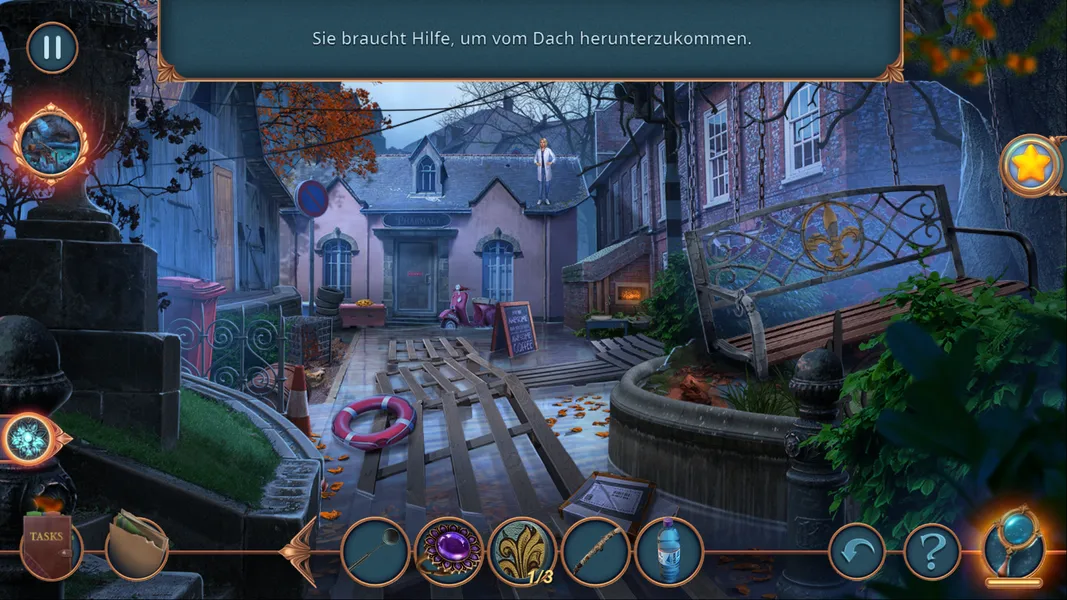The height and width of the screenshot is (600, 1067).
Task: Click the gold star button
Action: pyautogui.click(x=1031, y=165)
